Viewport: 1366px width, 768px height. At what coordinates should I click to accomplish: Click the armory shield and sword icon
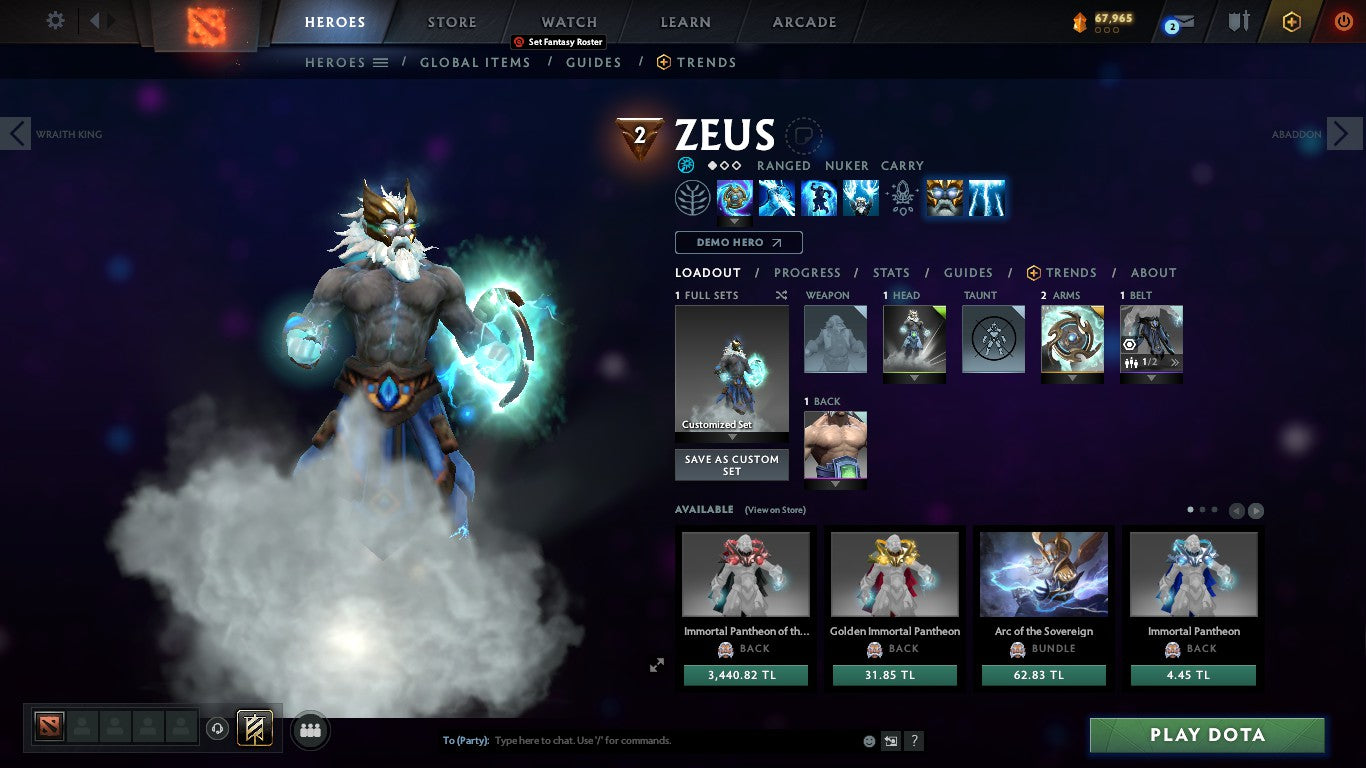[x=1237, y=20]
